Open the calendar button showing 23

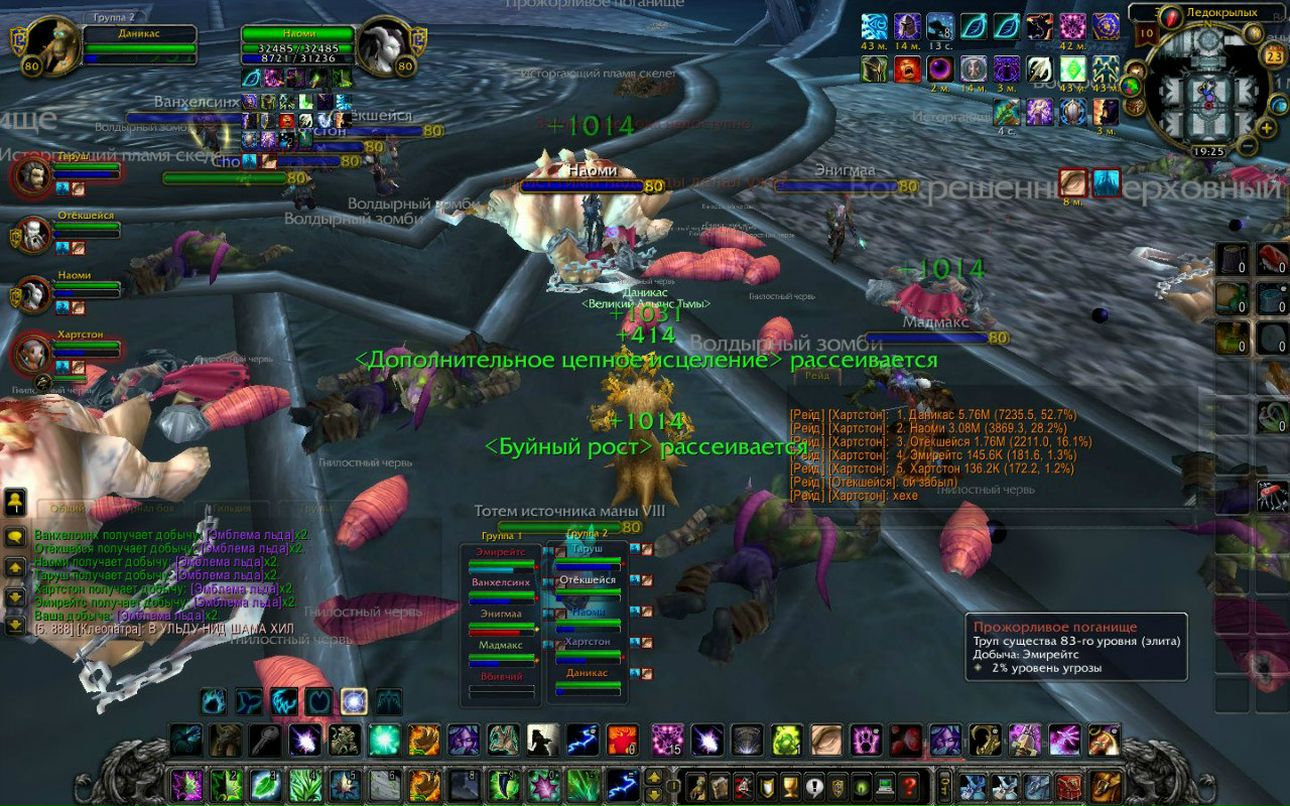tap(1274, 56)
